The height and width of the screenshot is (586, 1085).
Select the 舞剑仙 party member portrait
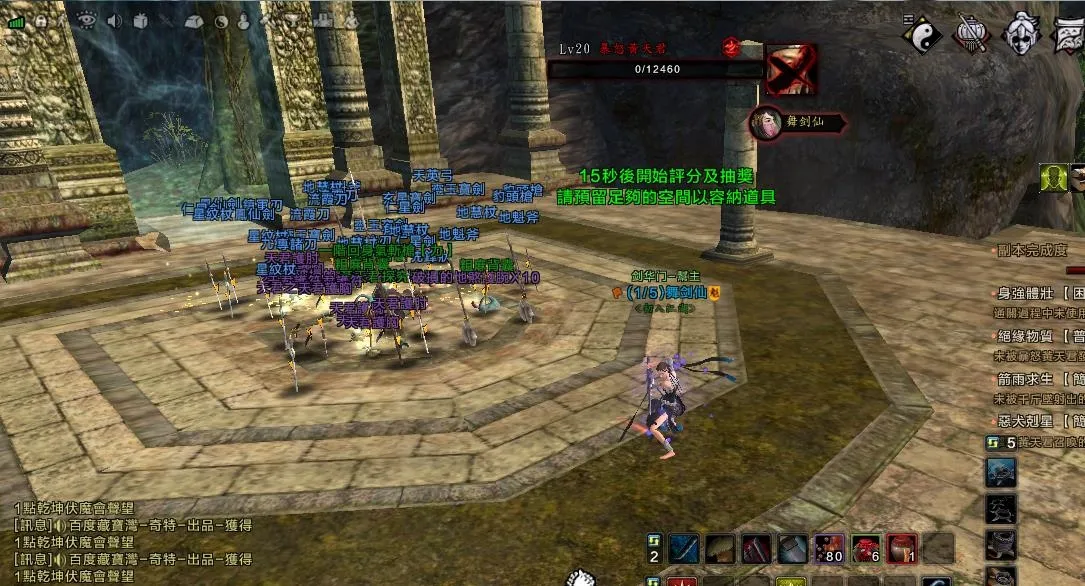(x=767, y=123)
